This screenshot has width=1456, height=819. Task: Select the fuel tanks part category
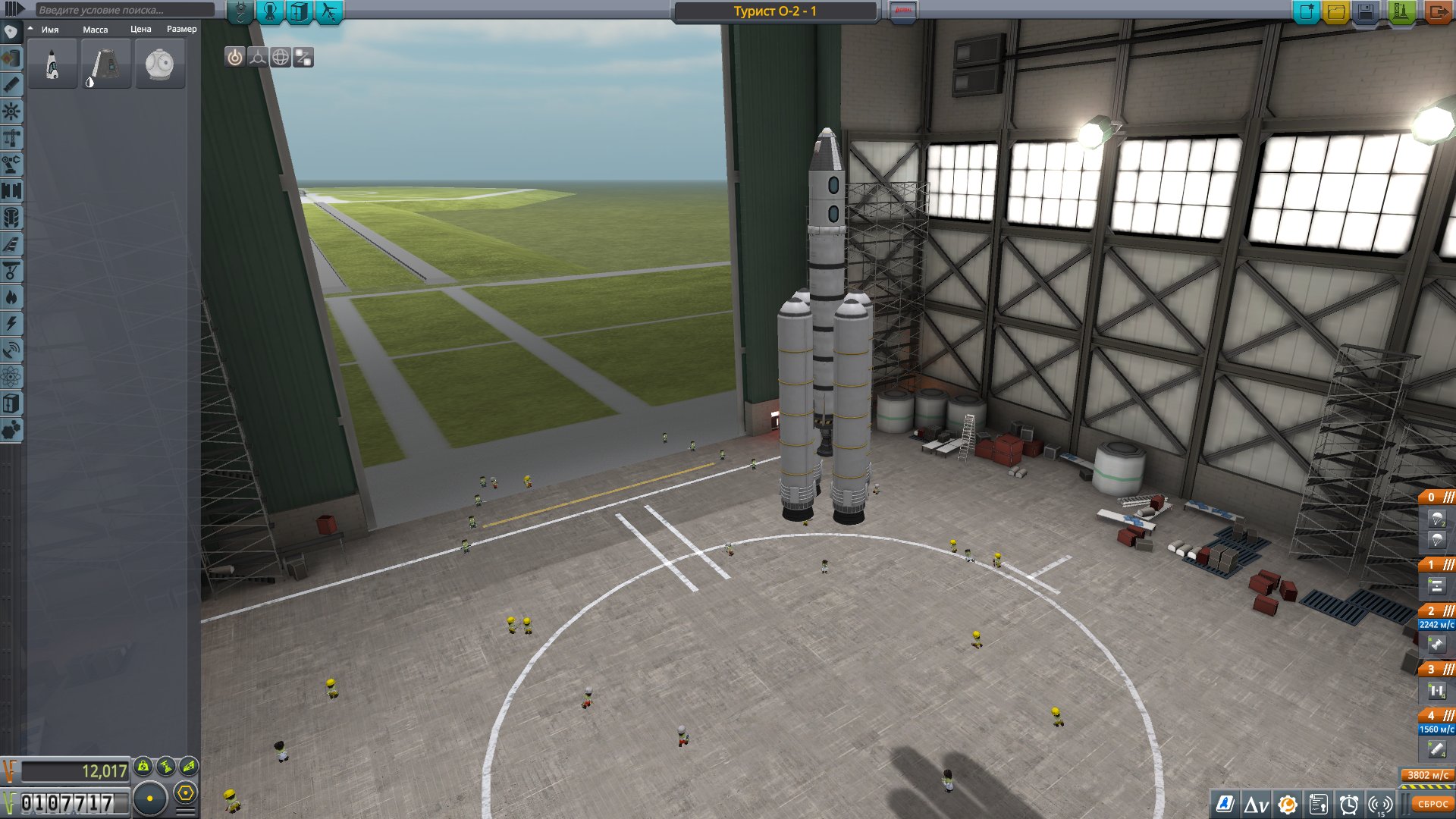(11, 58)
